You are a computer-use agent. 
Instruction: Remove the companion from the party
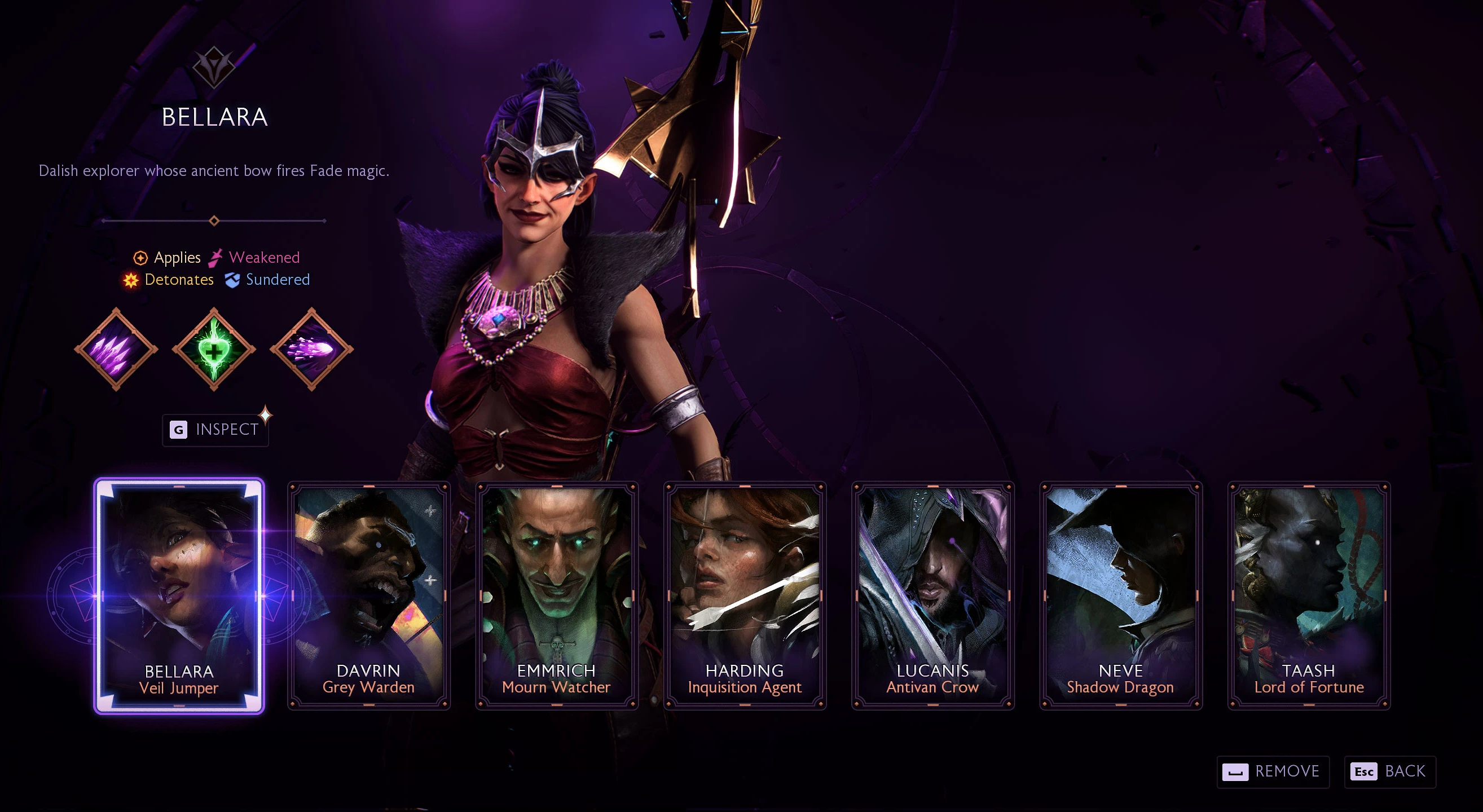tap(1272, 771)
